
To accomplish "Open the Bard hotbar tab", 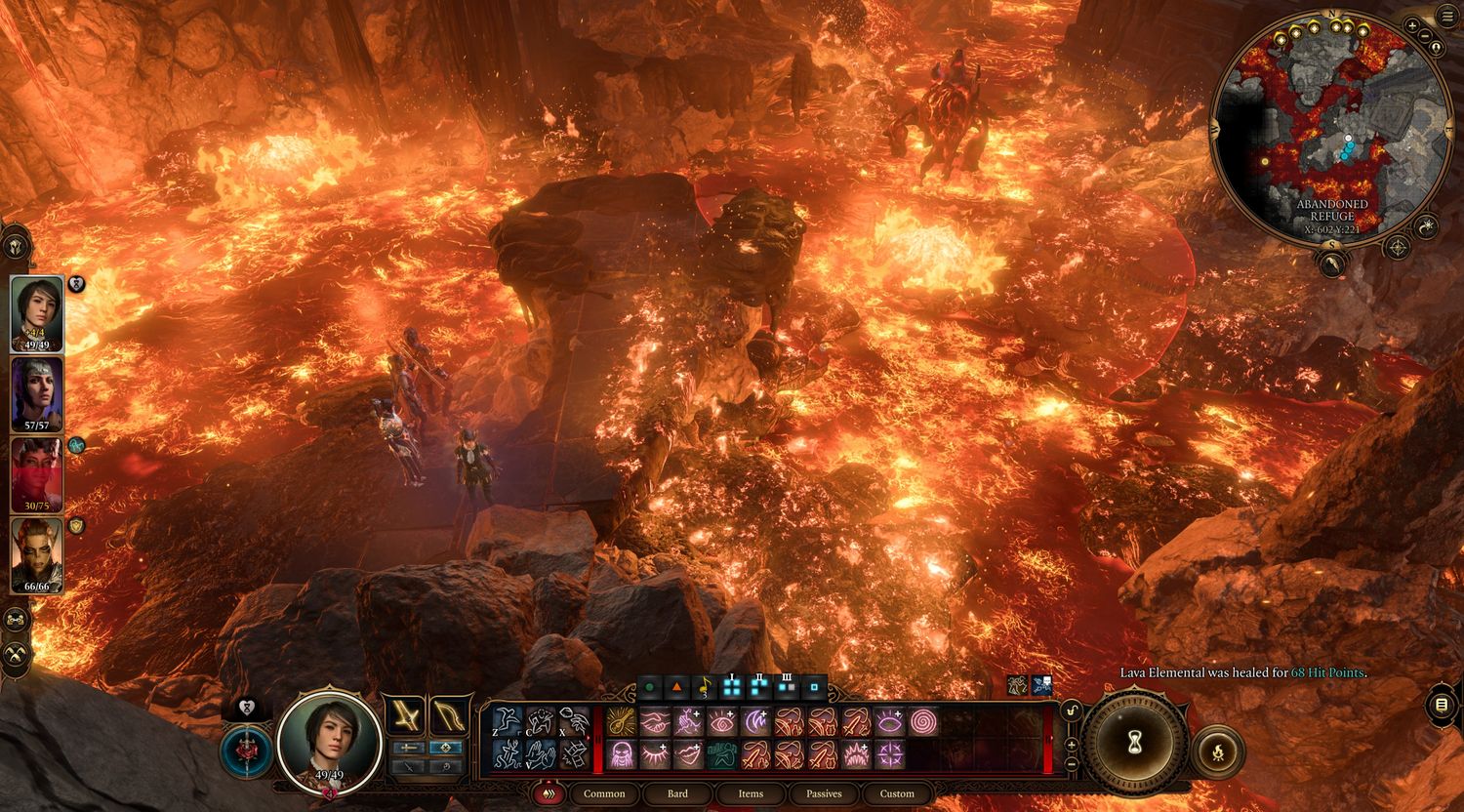I will tap(677, 793).
